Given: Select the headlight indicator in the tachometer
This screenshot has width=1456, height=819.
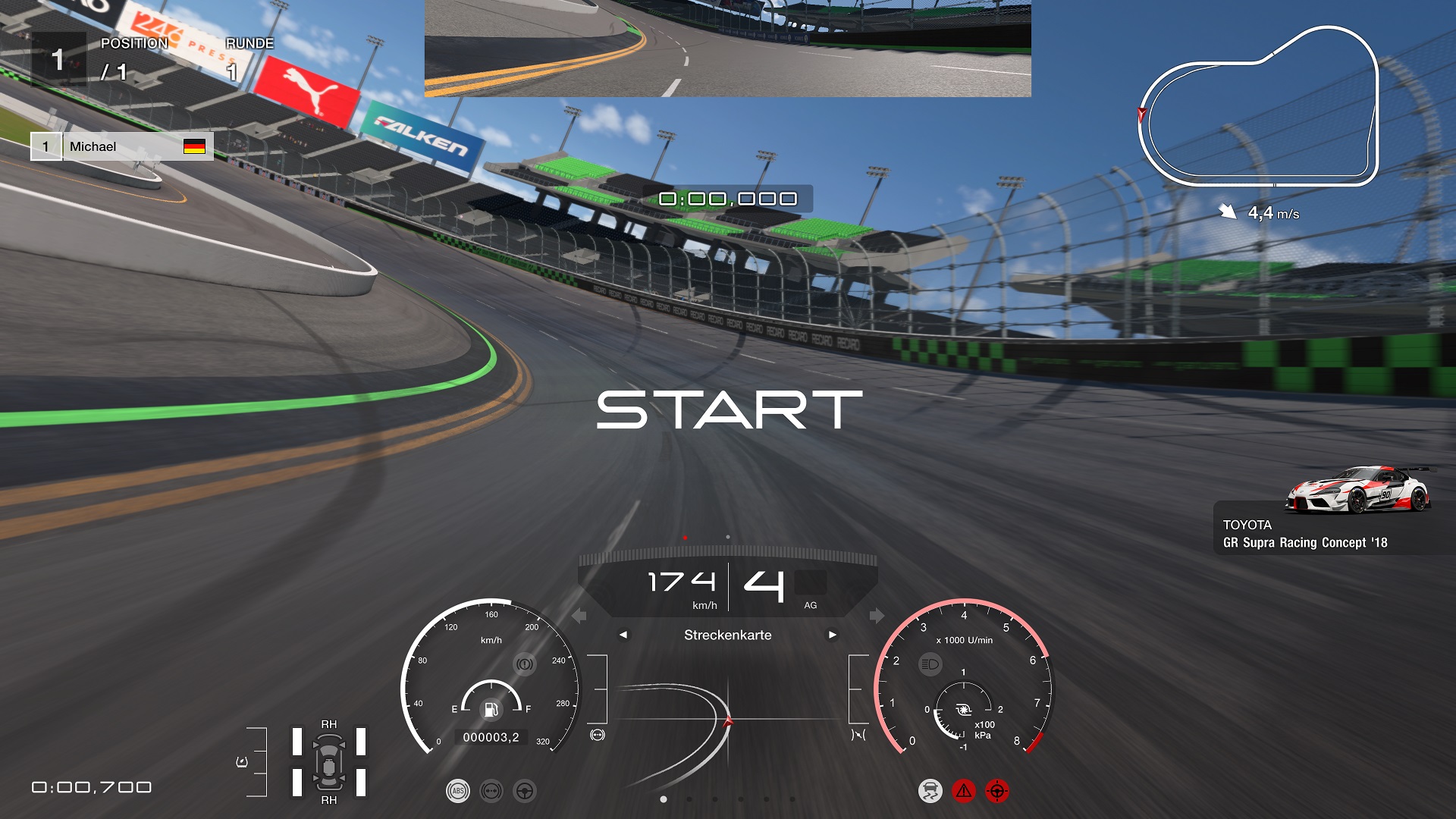Looking at the screenshot, I should 930,664.
